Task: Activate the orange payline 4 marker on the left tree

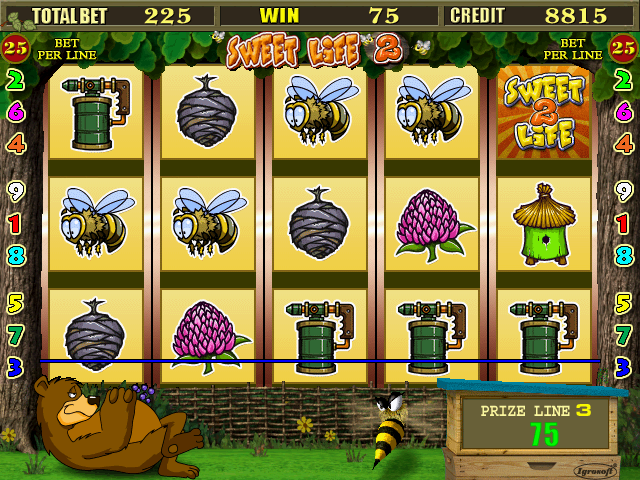Action: click(15, 143)
